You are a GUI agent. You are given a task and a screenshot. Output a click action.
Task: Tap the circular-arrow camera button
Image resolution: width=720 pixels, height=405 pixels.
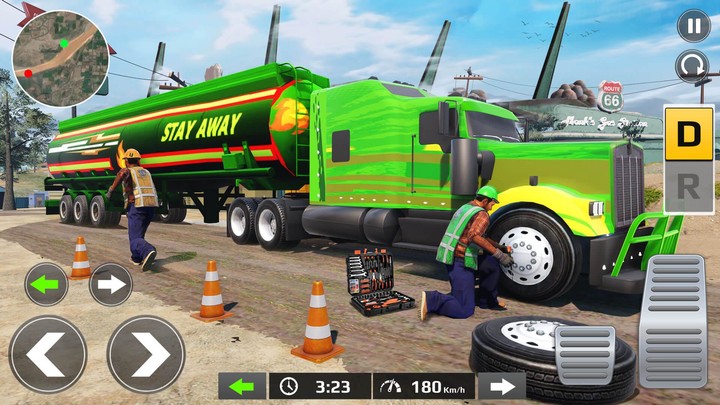tap(693, 67)
